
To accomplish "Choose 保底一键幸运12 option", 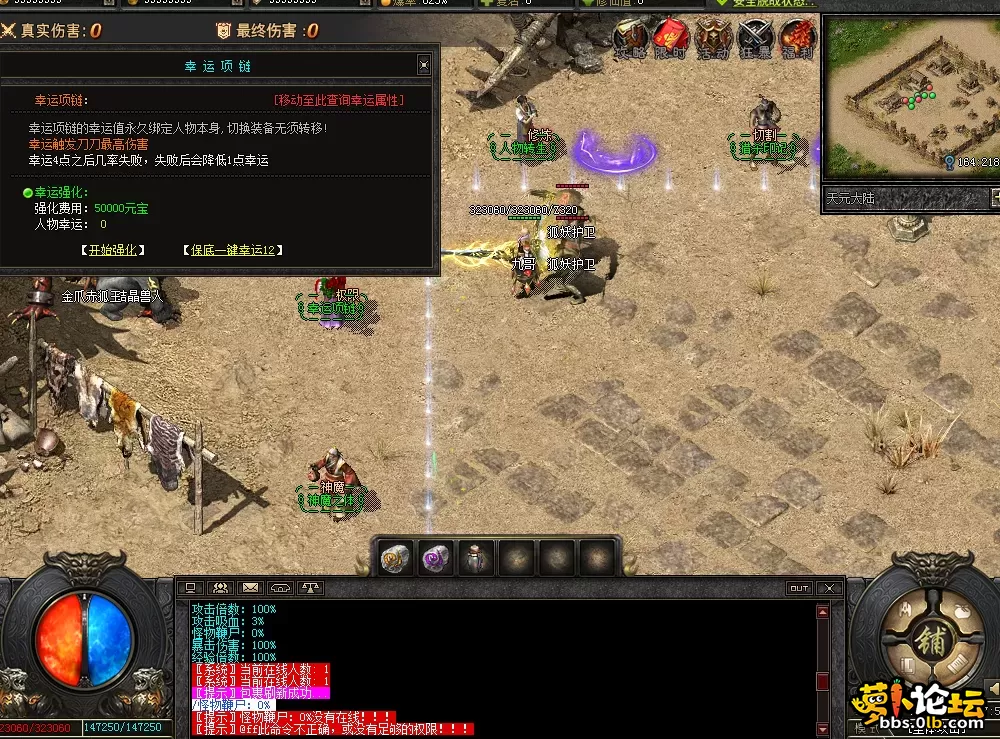I will pos(233,250).
